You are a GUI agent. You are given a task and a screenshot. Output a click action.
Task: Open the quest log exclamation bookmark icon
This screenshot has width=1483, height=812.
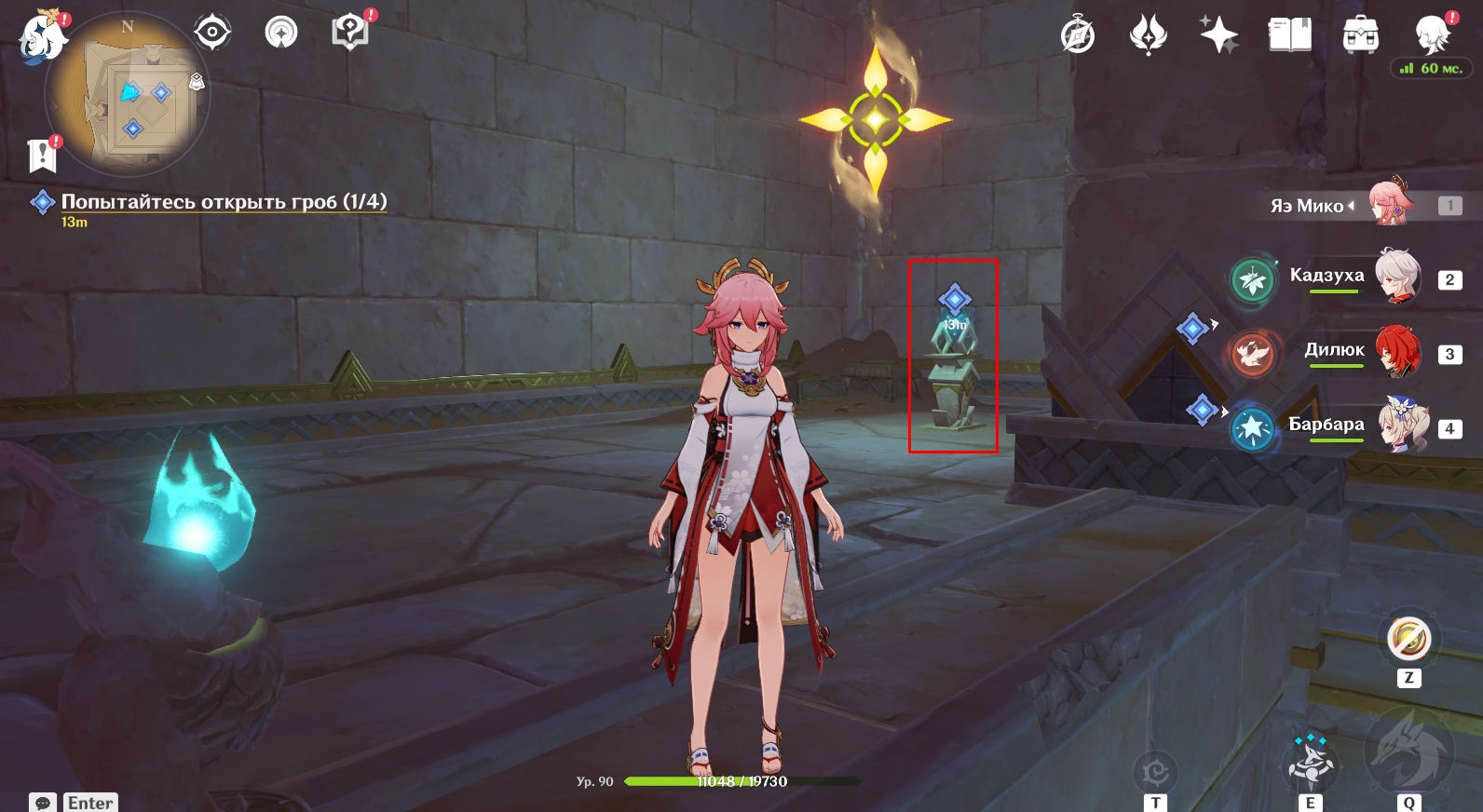coord(43,155)
